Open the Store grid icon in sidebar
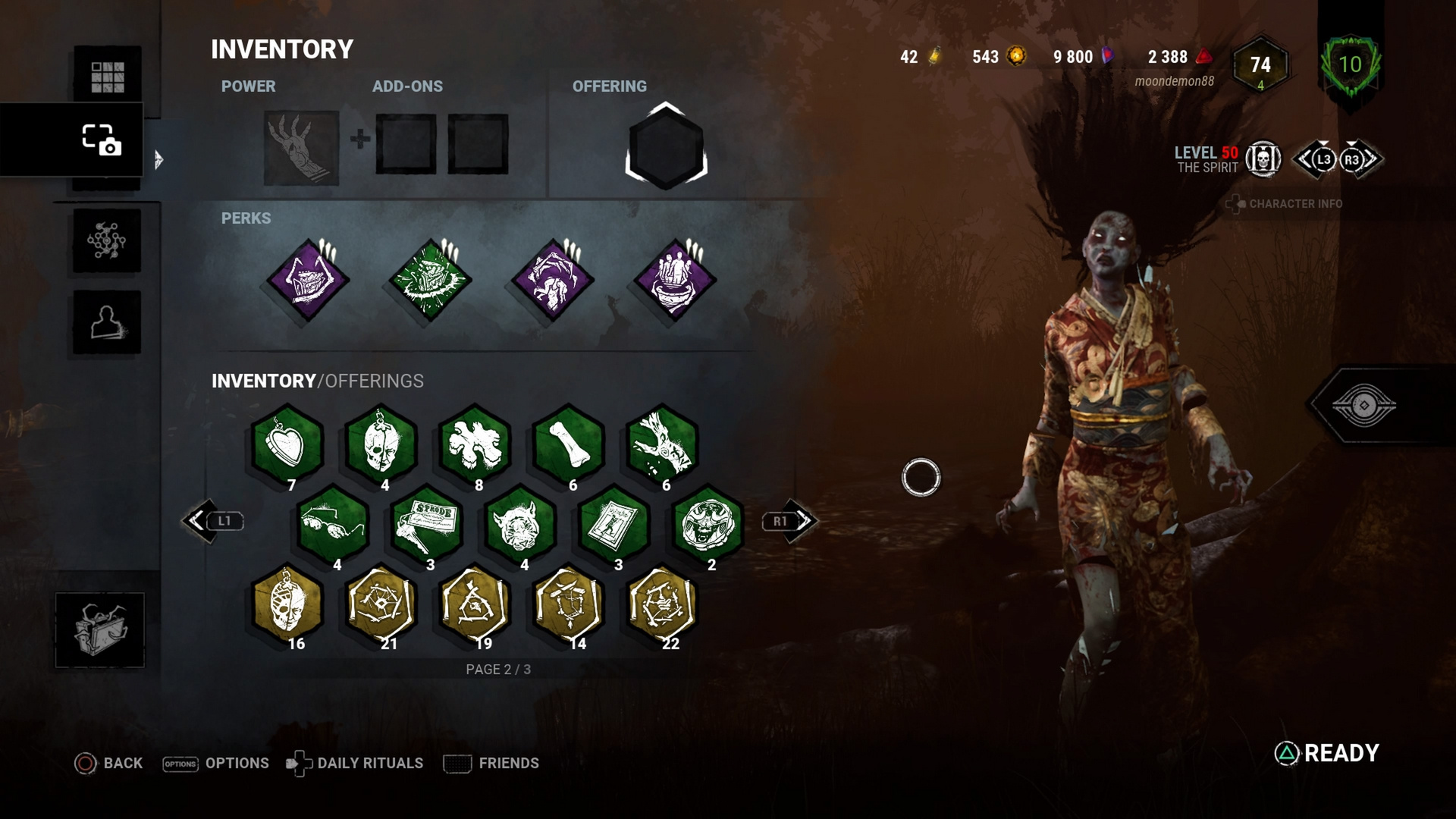 pyautogui.click(x=106, y=76)
